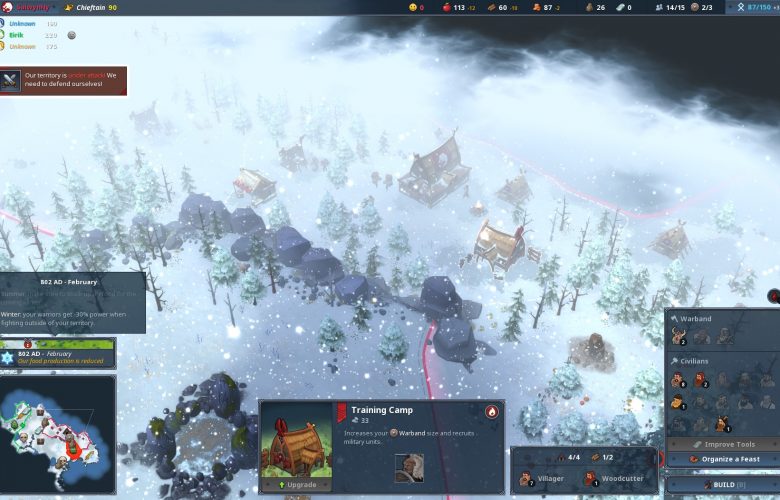This screenshot has height=500, width=780.
Task: Open the under attack territory alert
Action: (x=64, y=79)
